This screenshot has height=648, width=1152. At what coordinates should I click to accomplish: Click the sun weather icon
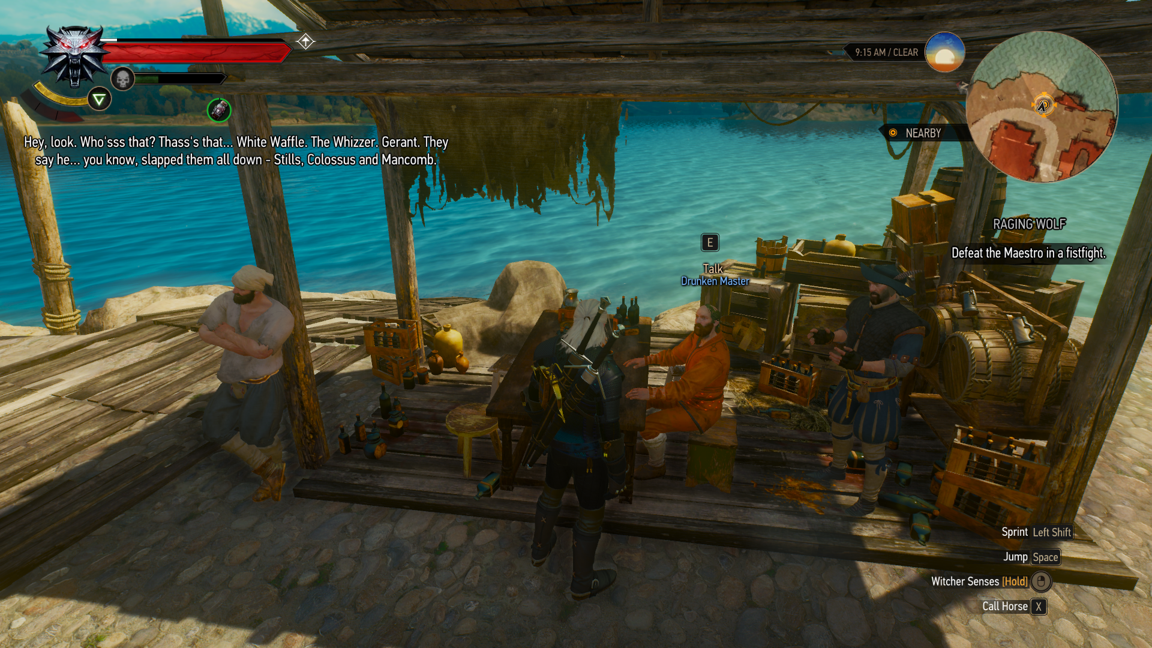click(944, 52)
